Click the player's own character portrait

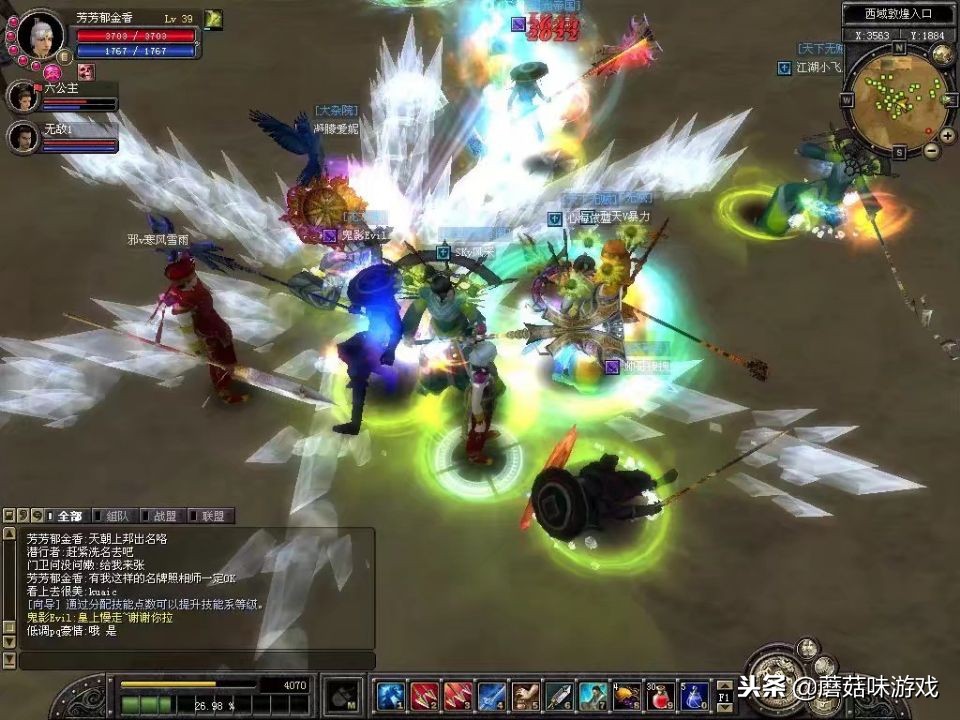point(40,33)
